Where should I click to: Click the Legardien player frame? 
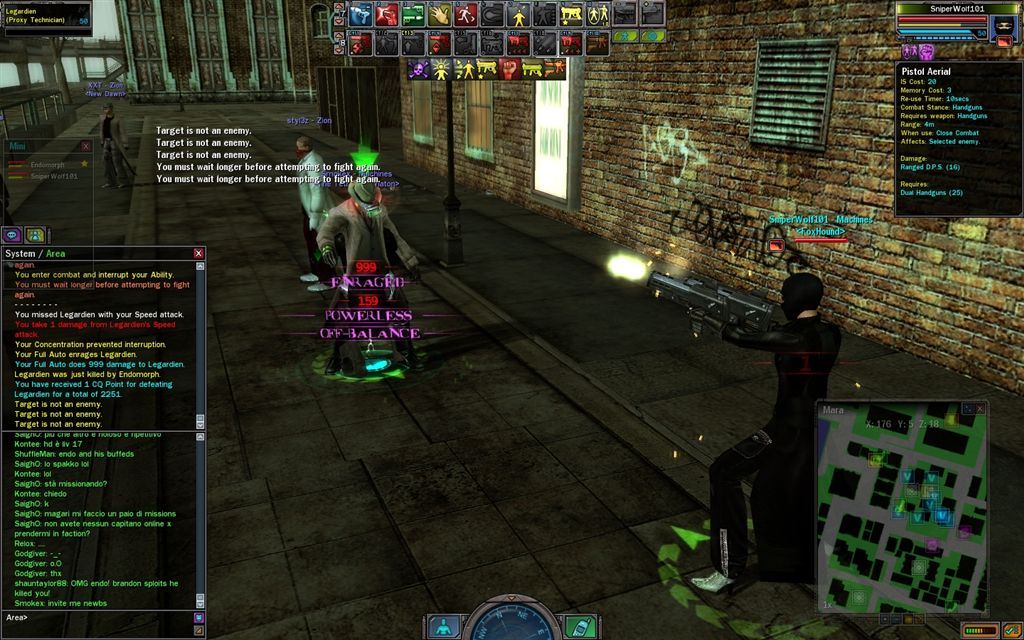[46, 17]
